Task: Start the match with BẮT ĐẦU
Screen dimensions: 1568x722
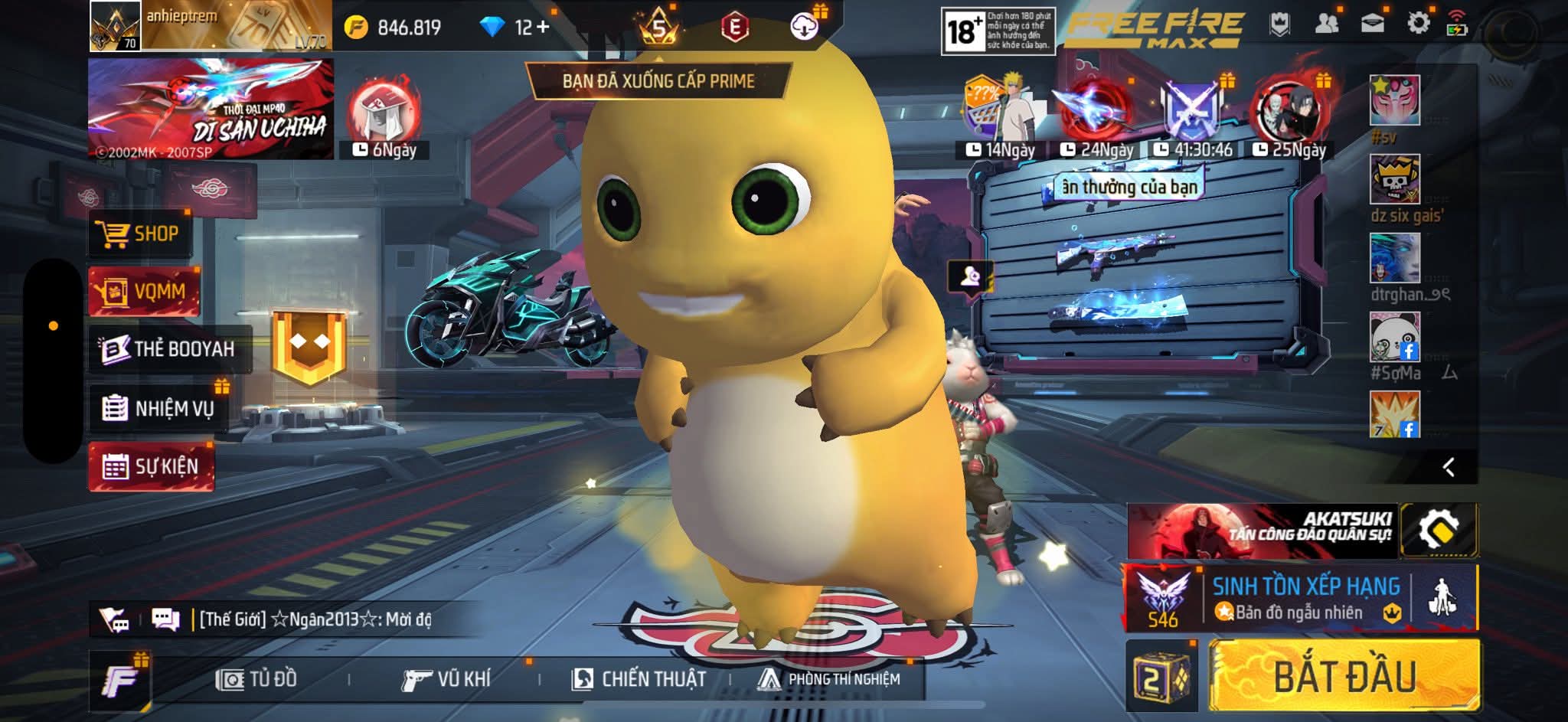Action: pyautogui.click(x=1344, y=676)
